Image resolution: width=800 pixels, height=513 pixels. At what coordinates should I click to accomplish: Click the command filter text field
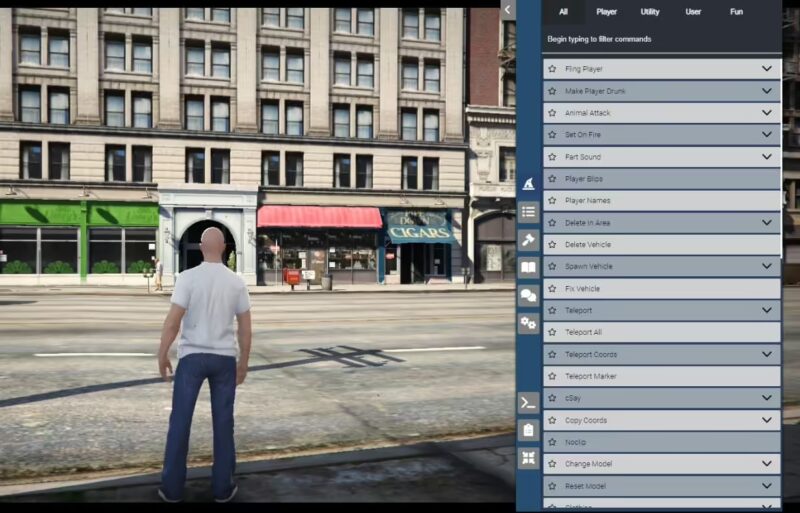click(x=660, y=39)
